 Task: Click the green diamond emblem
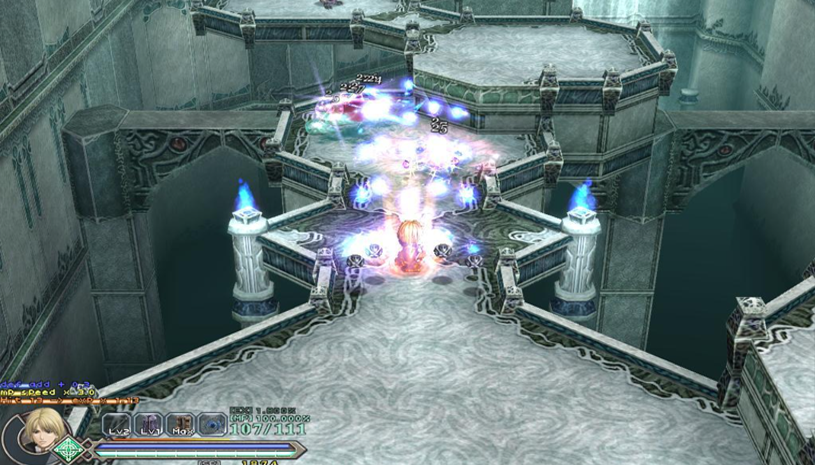[x=68, y=448]
